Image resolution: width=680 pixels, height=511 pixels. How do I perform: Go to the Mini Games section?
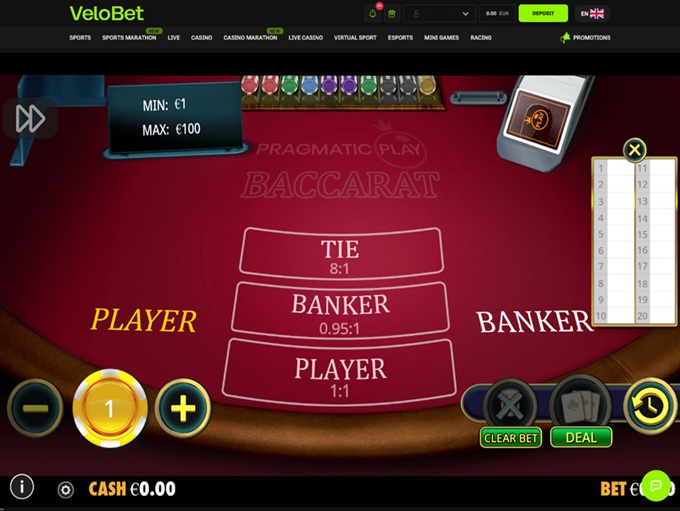pos(441,38)
